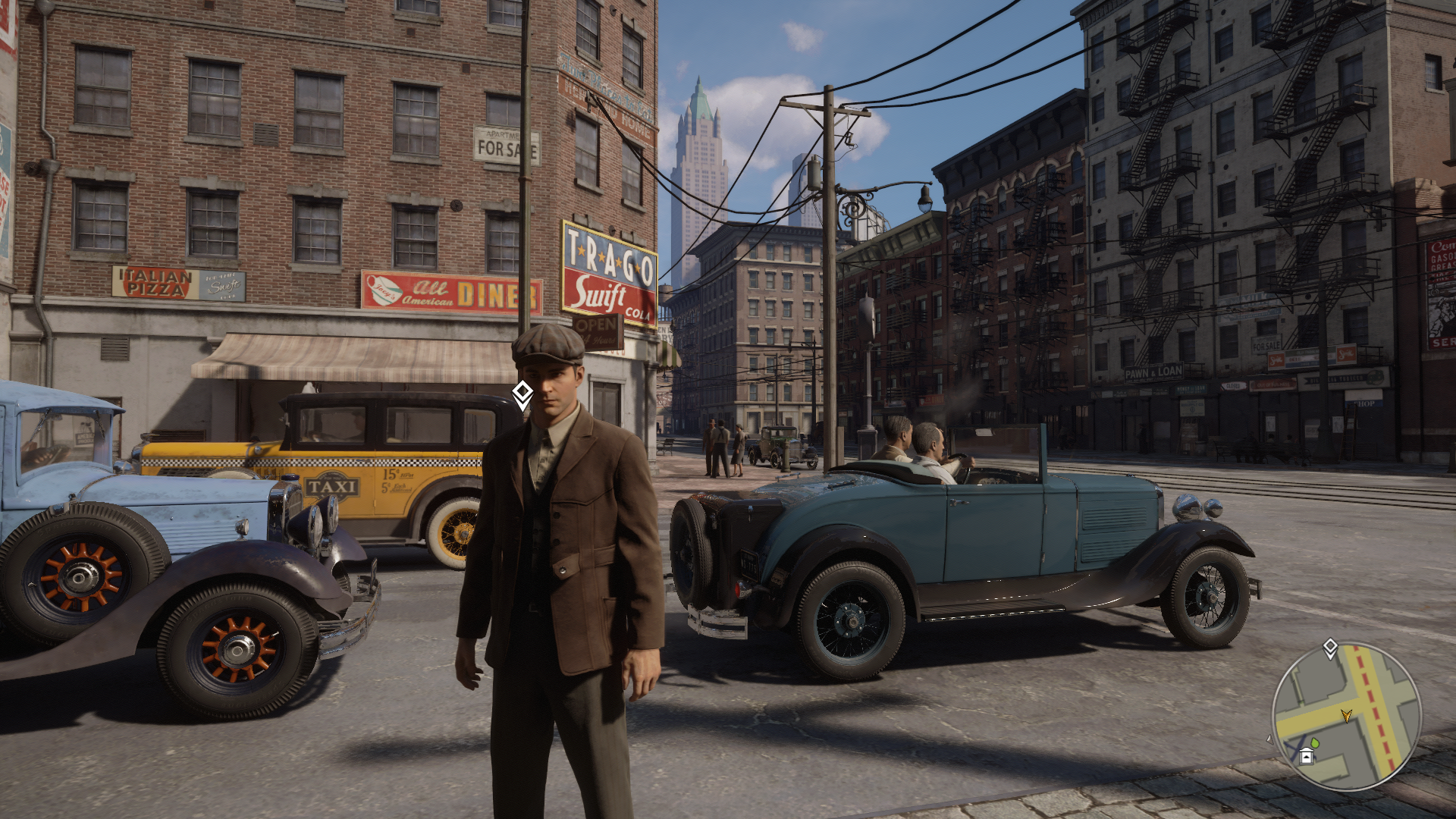Click the white diamond objective waypoint above the taxi
This screenshot has height=819, width=1456.
pyautogui.click(x=522, y=394)
